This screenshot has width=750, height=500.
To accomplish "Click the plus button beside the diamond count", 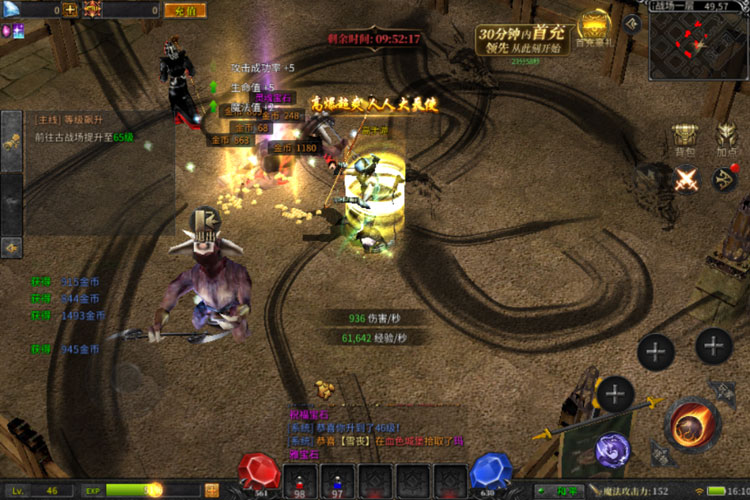I will point(70,10).
